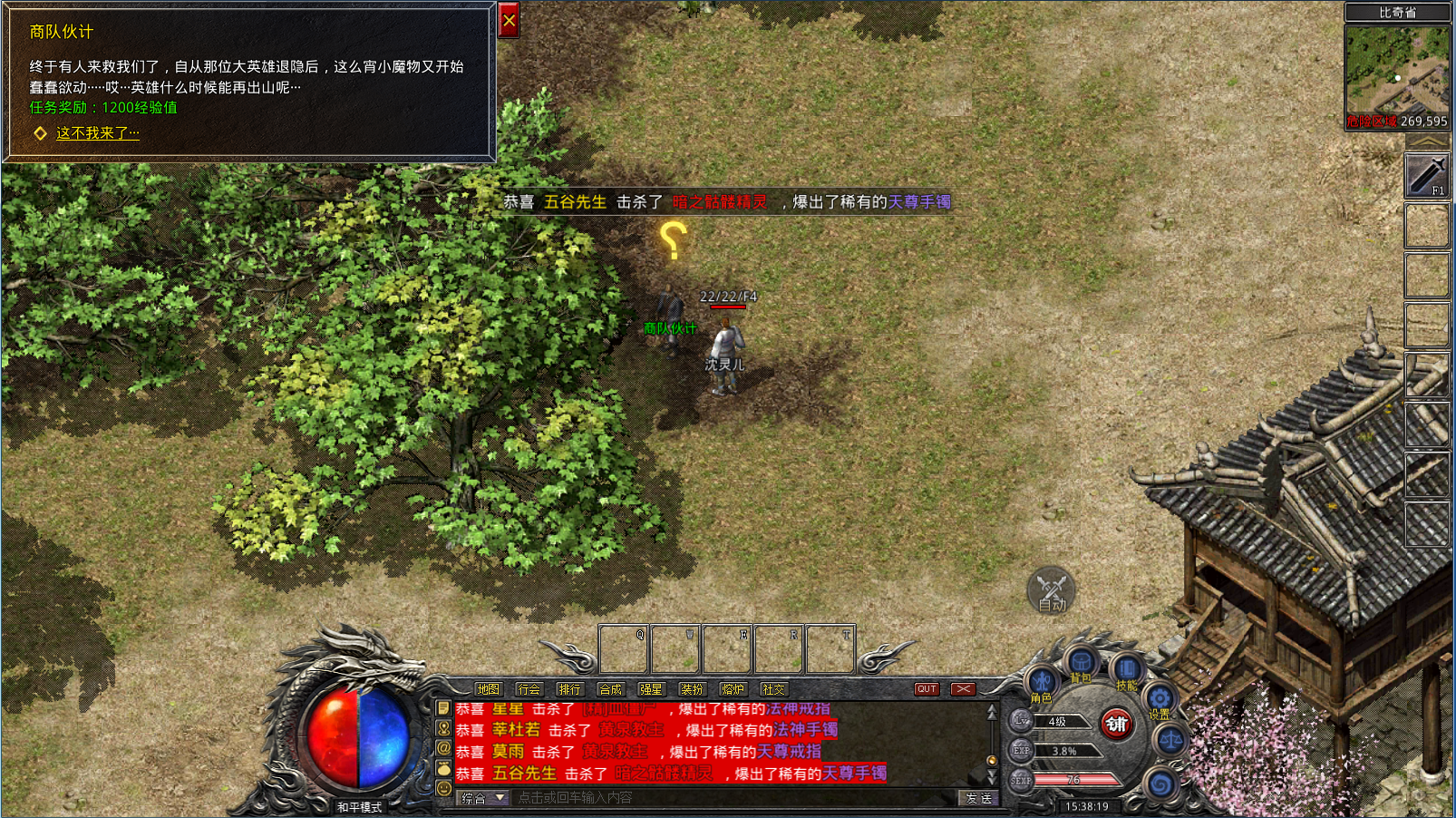
Task: Open the 角色 character sheet
Action: pyautogui.click(x=1042, y=682)
